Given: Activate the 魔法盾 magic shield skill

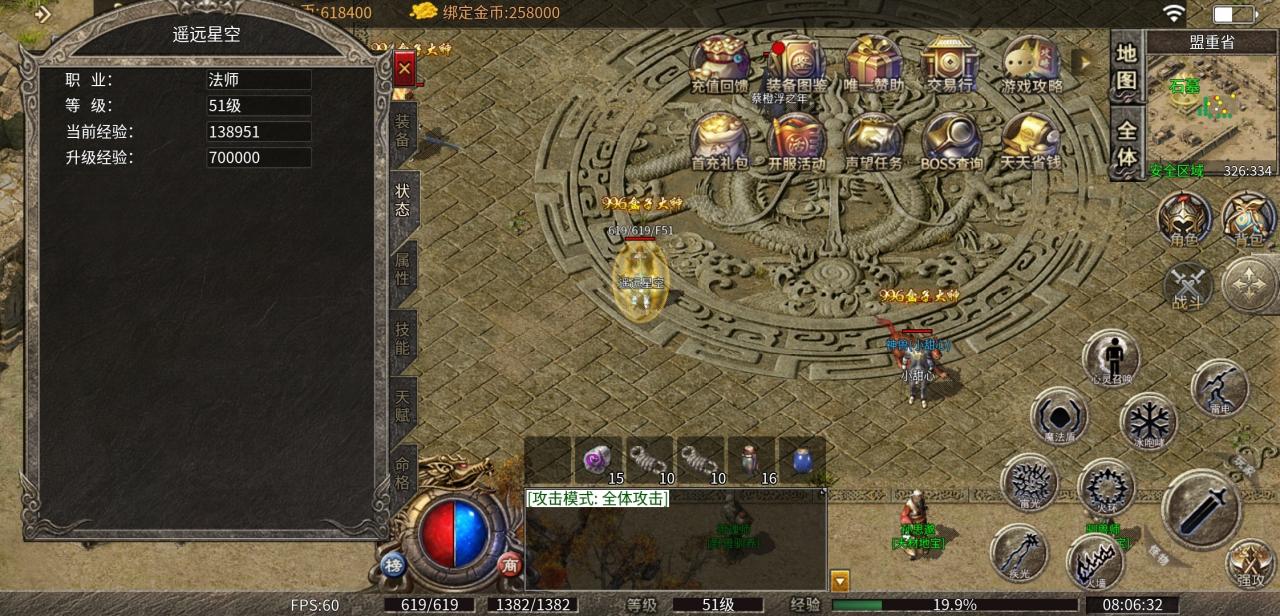Looking at the screenshot, I should (x=1059, y=417).
